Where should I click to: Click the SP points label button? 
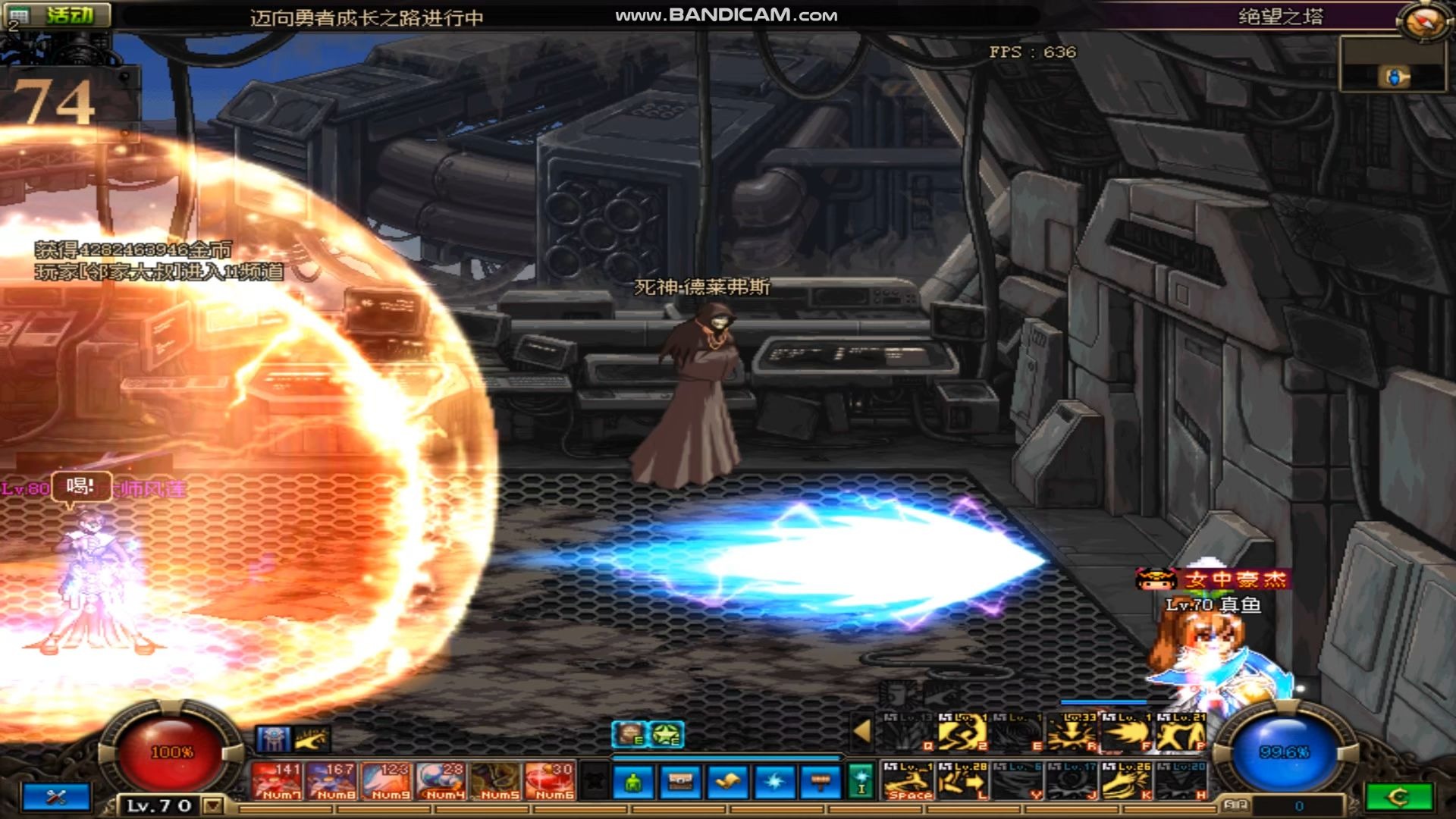pos(1235,805)
